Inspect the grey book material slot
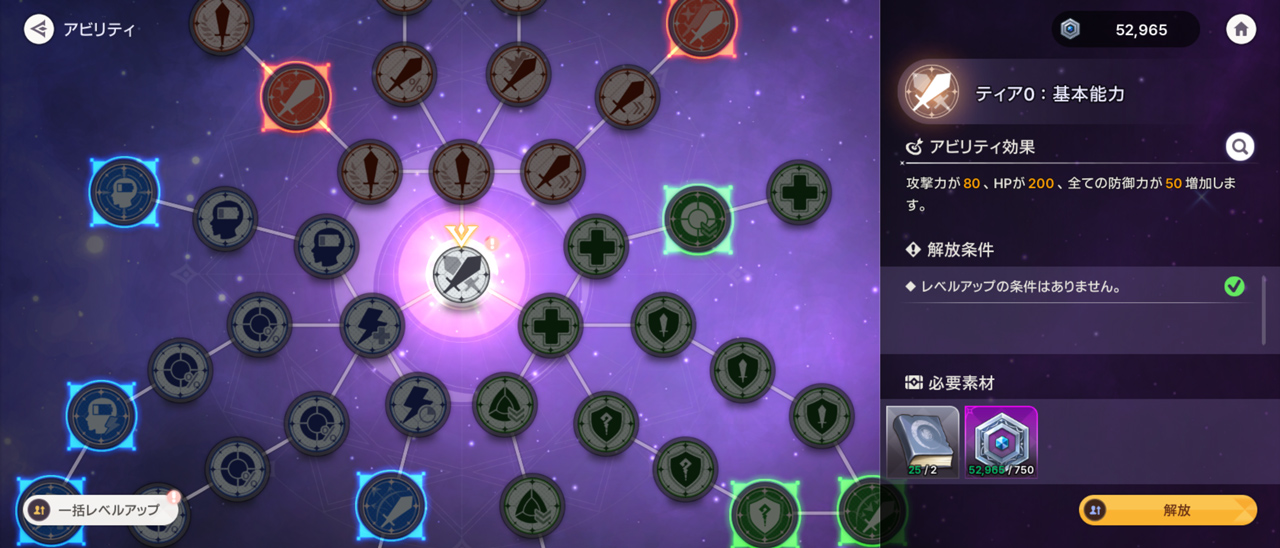This screenshot has height=548, width=1280. click(922, 441)
